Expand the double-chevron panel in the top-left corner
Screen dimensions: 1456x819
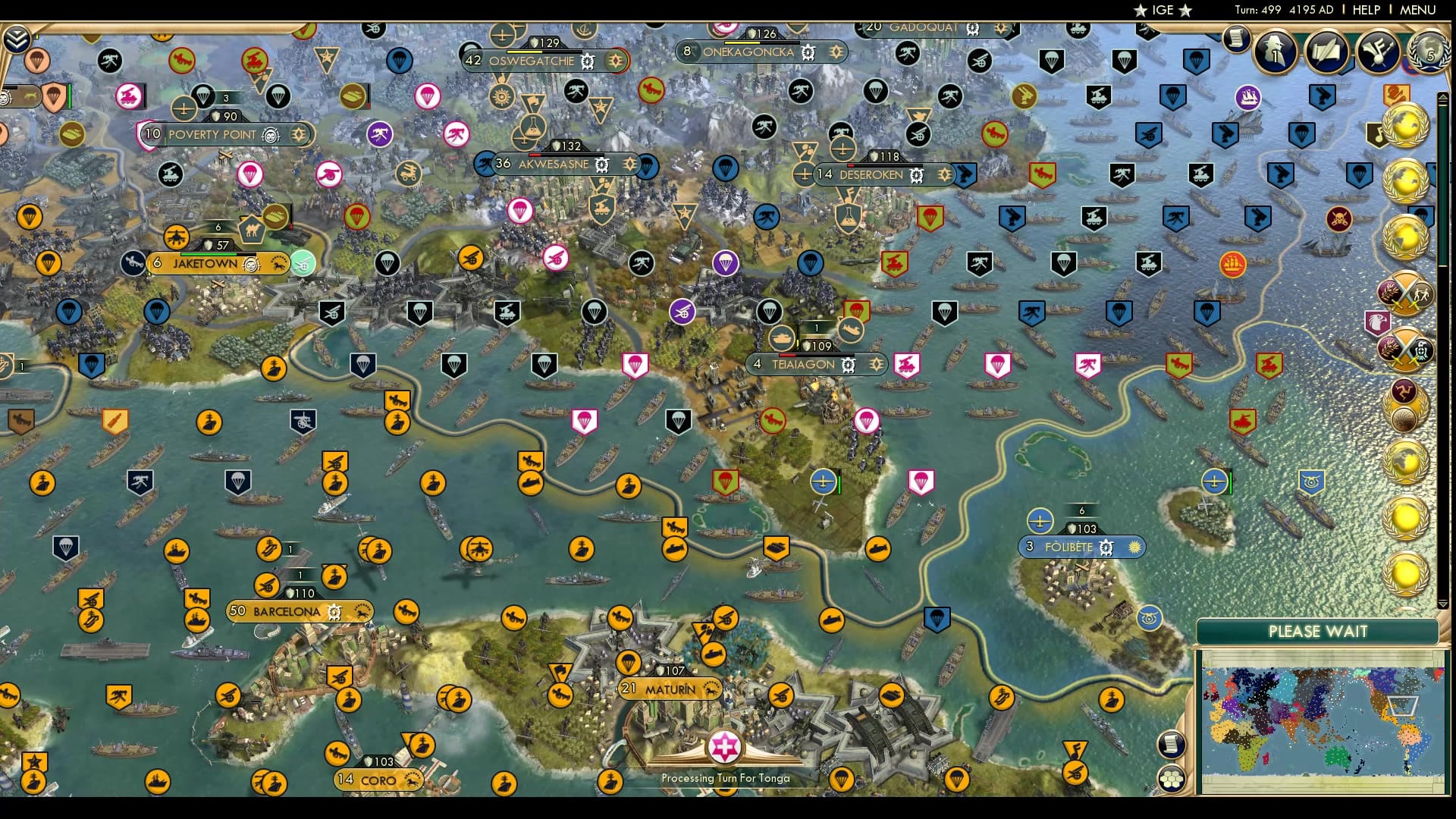pyautogui.click(x=17, y=36)
